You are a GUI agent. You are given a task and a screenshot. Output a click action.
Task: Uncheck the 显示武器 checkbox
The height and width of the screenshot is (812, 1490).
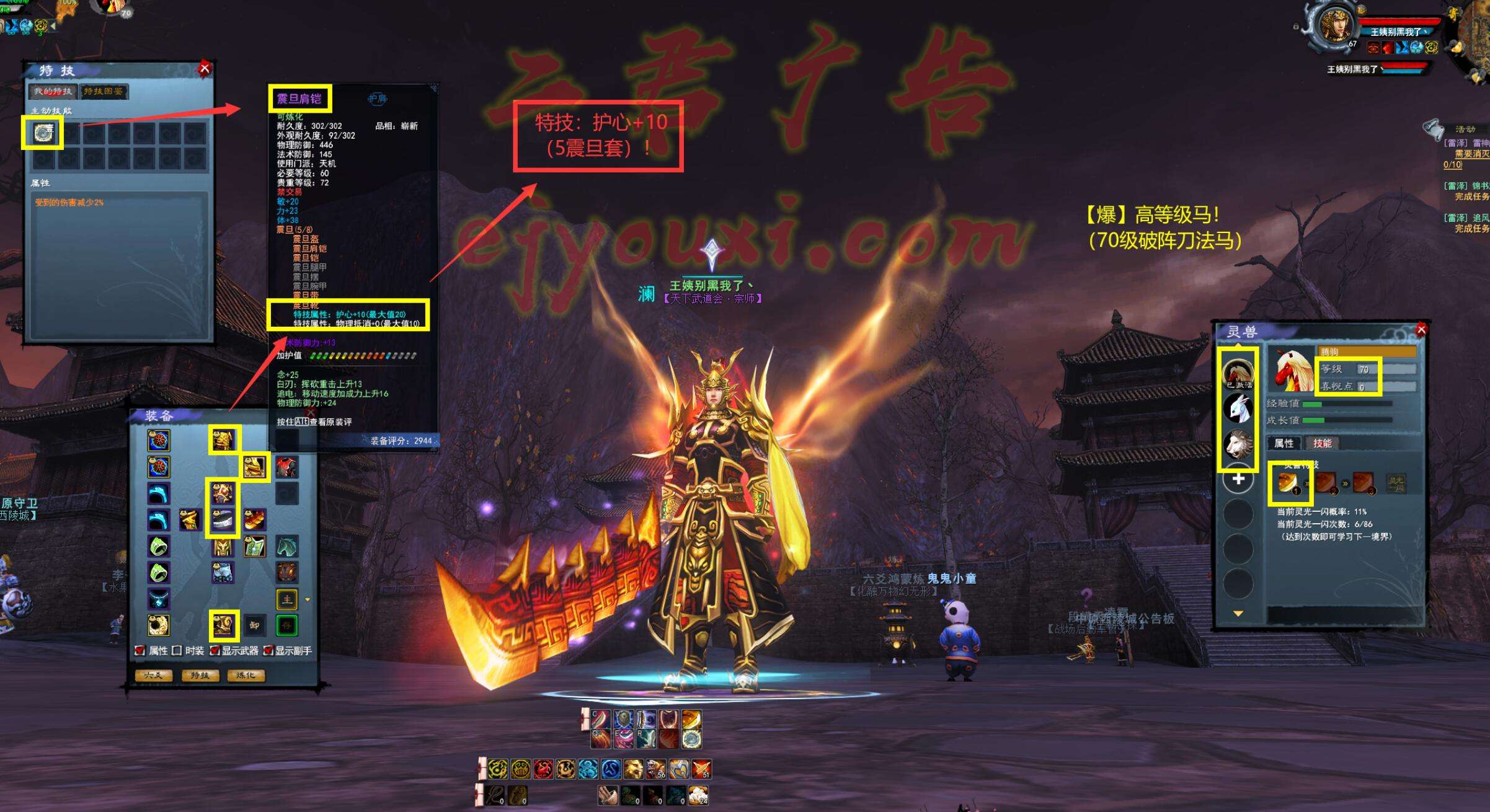pos(215,651)
